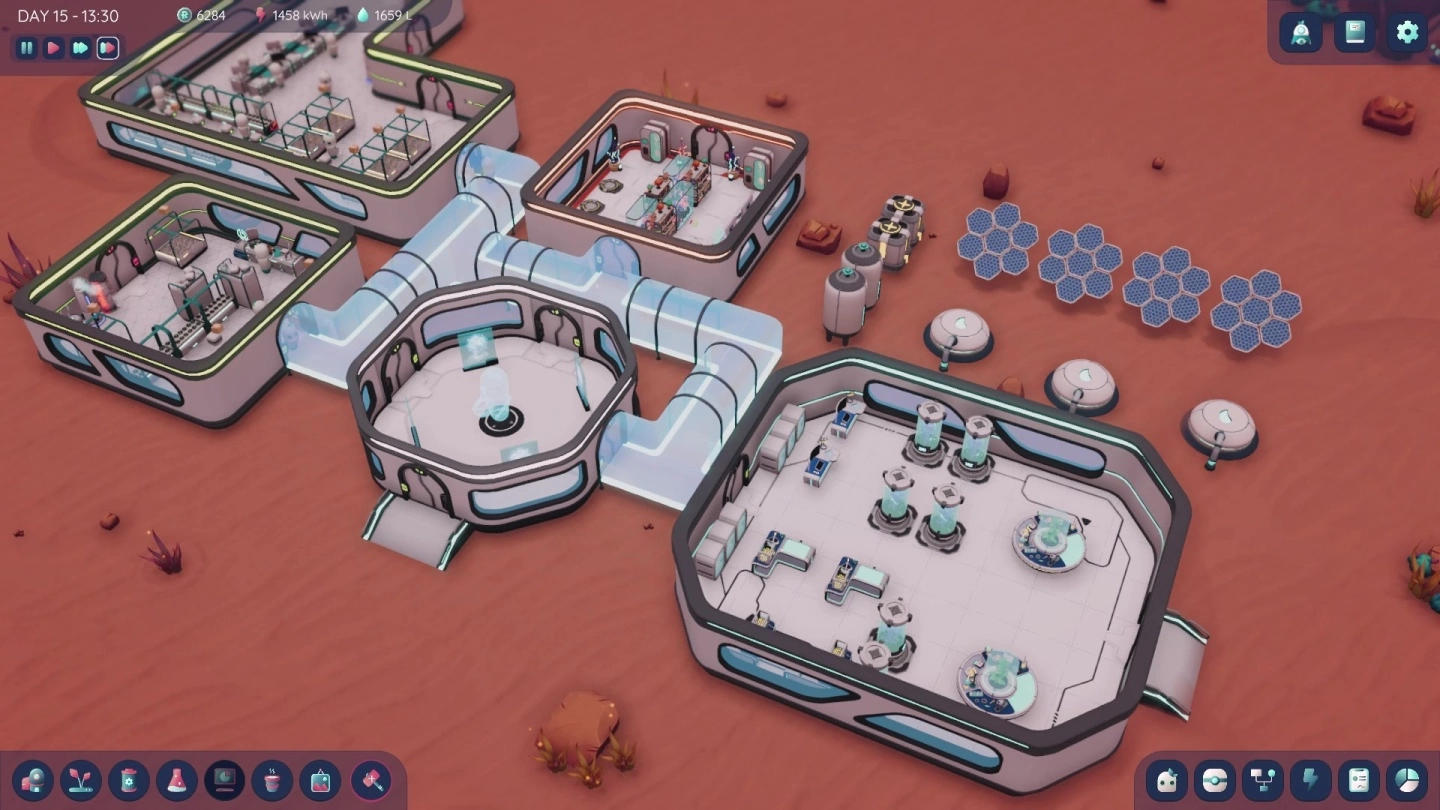Switch to normal game speed
The width and height of the screenshot is (1440, 810).
coord(53,48)
